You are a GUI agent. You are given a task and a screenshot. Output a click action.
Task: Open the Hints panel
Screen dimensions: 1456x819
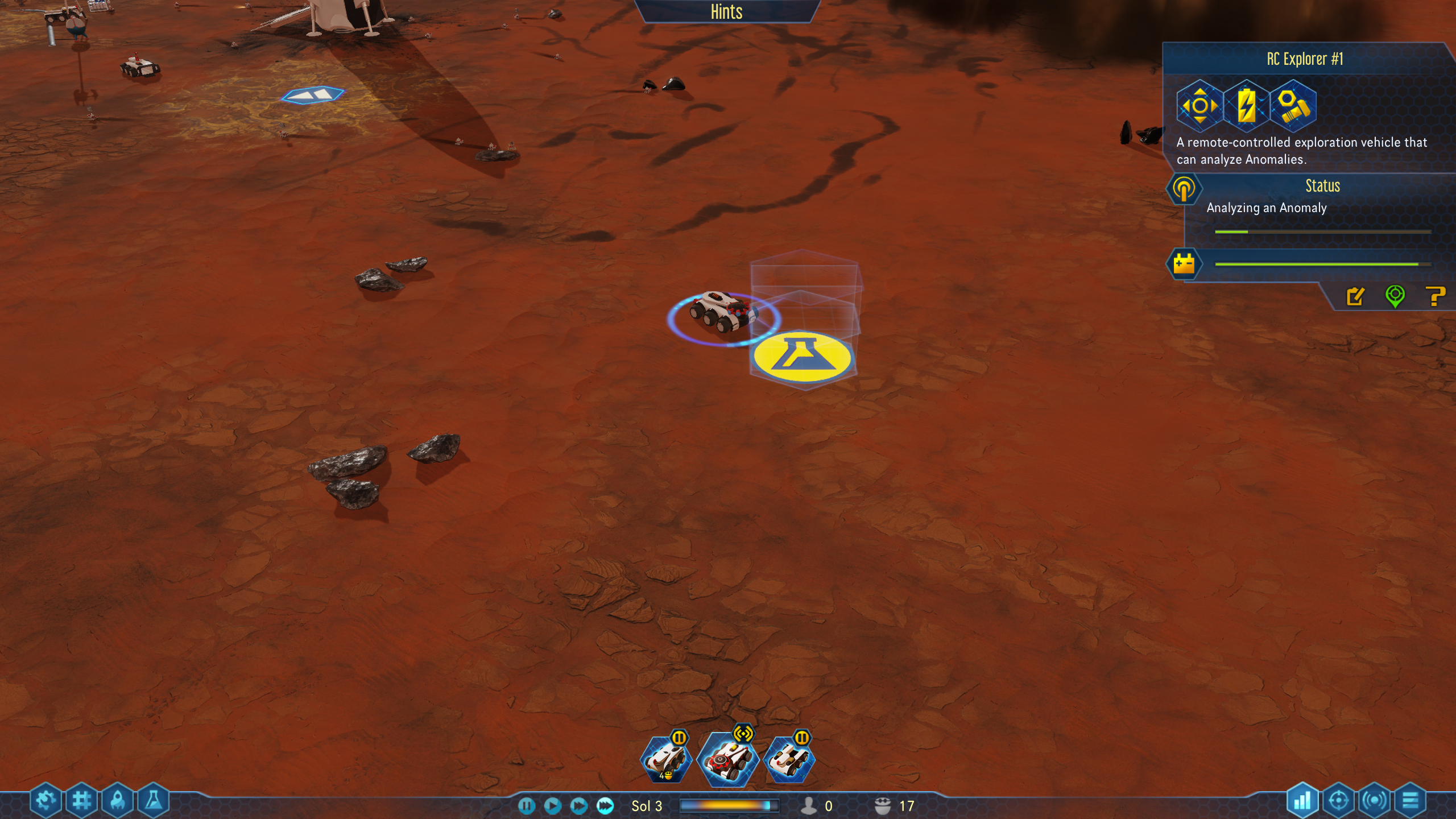tap(726, 11)
